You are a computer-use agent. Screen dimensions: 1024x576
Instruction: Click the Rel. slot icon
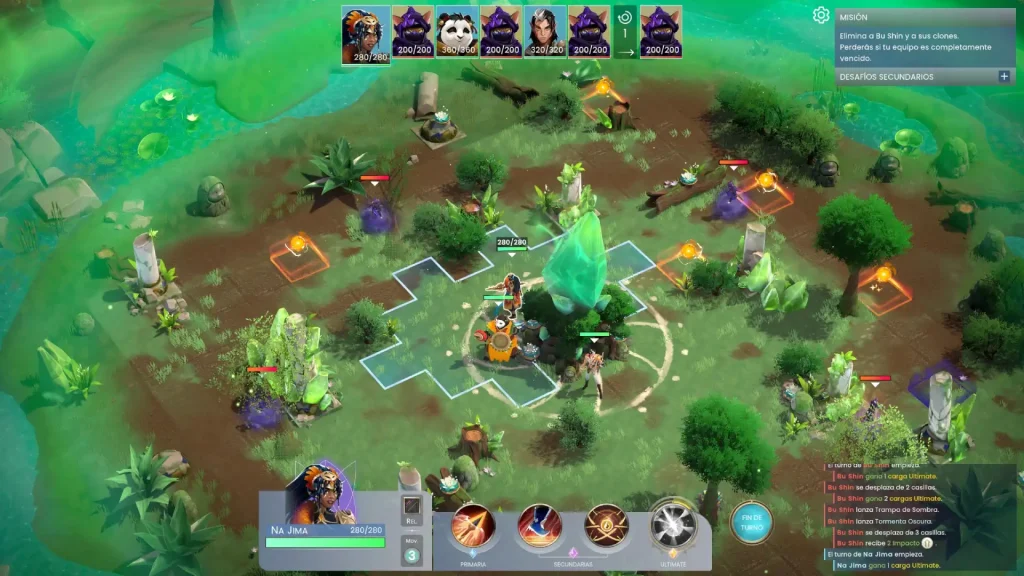pos(411,507)
